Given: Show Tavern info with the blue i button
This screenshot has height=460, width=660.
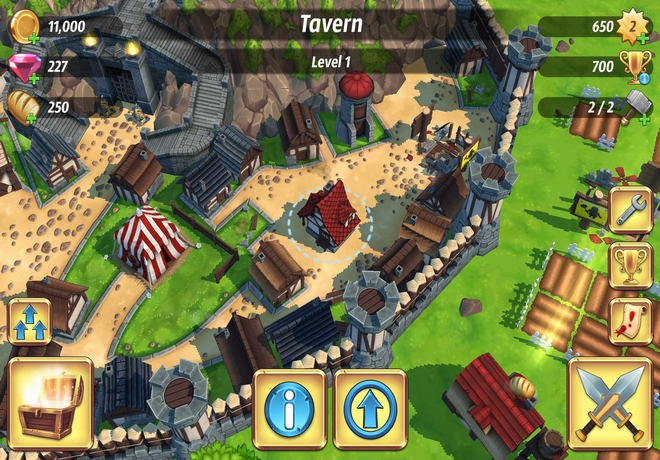Looking at the screenshot, I should coord(289,408).
